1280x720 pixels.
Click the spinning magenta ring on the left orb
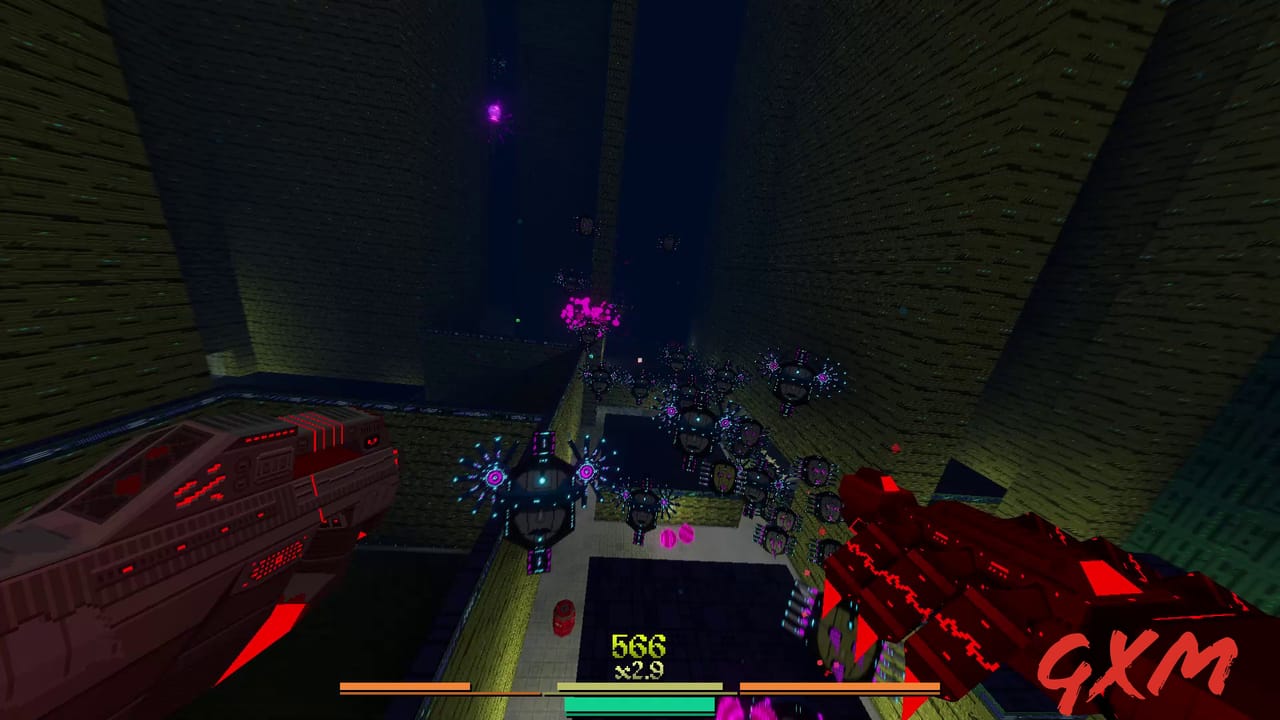point(495,475)
